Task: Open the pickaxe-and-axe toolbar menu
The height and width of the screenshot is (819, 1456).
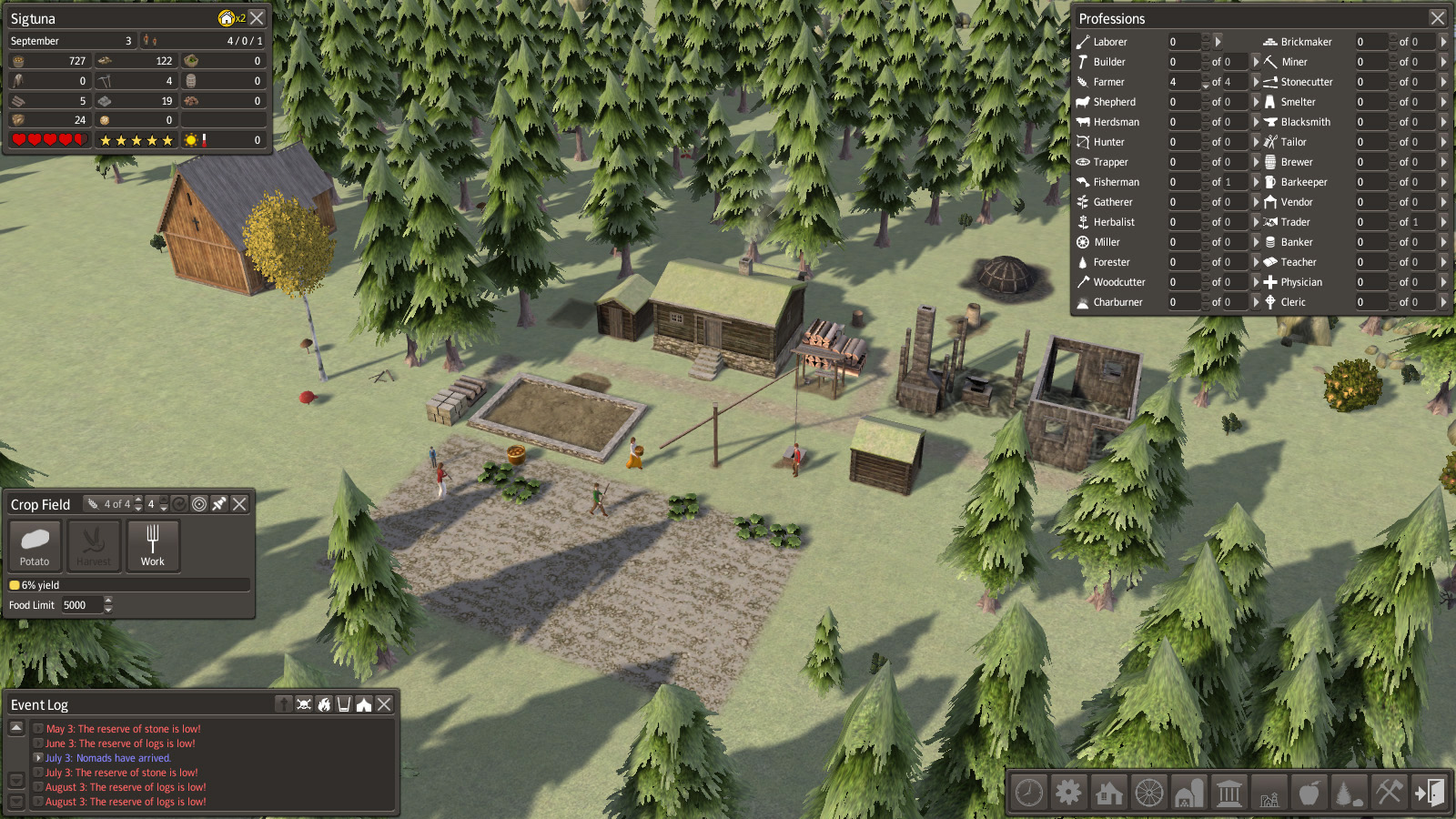Action: (x=1389, y=793)
